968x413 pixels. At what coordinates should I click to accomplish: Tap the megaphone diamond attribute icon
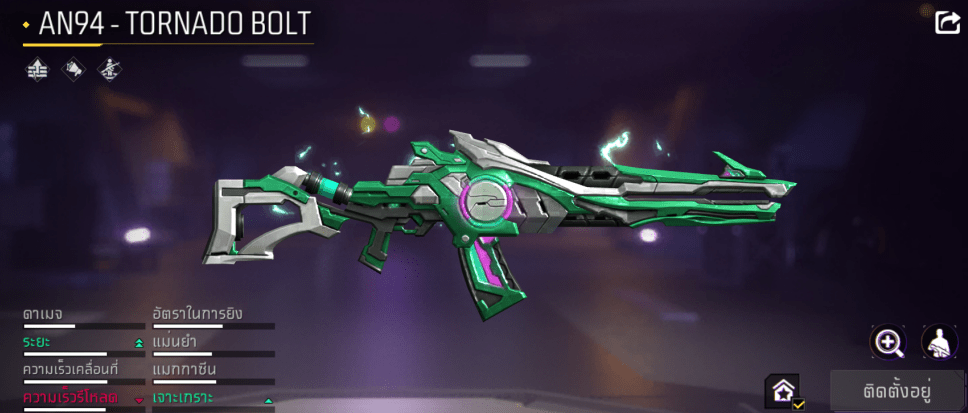coord(72,69)
